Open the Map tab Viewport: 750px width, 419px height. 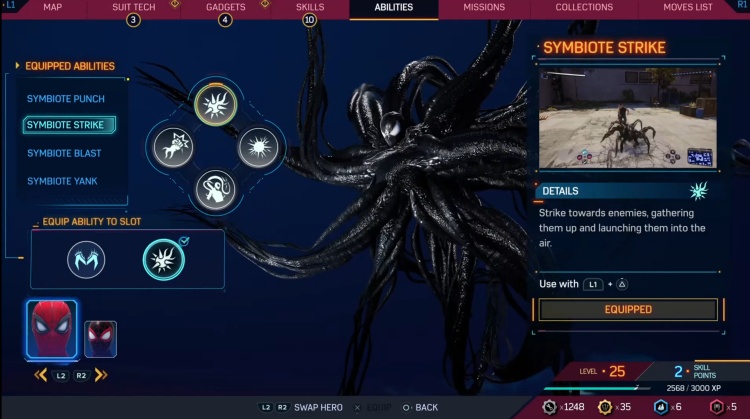pos(54,8)
